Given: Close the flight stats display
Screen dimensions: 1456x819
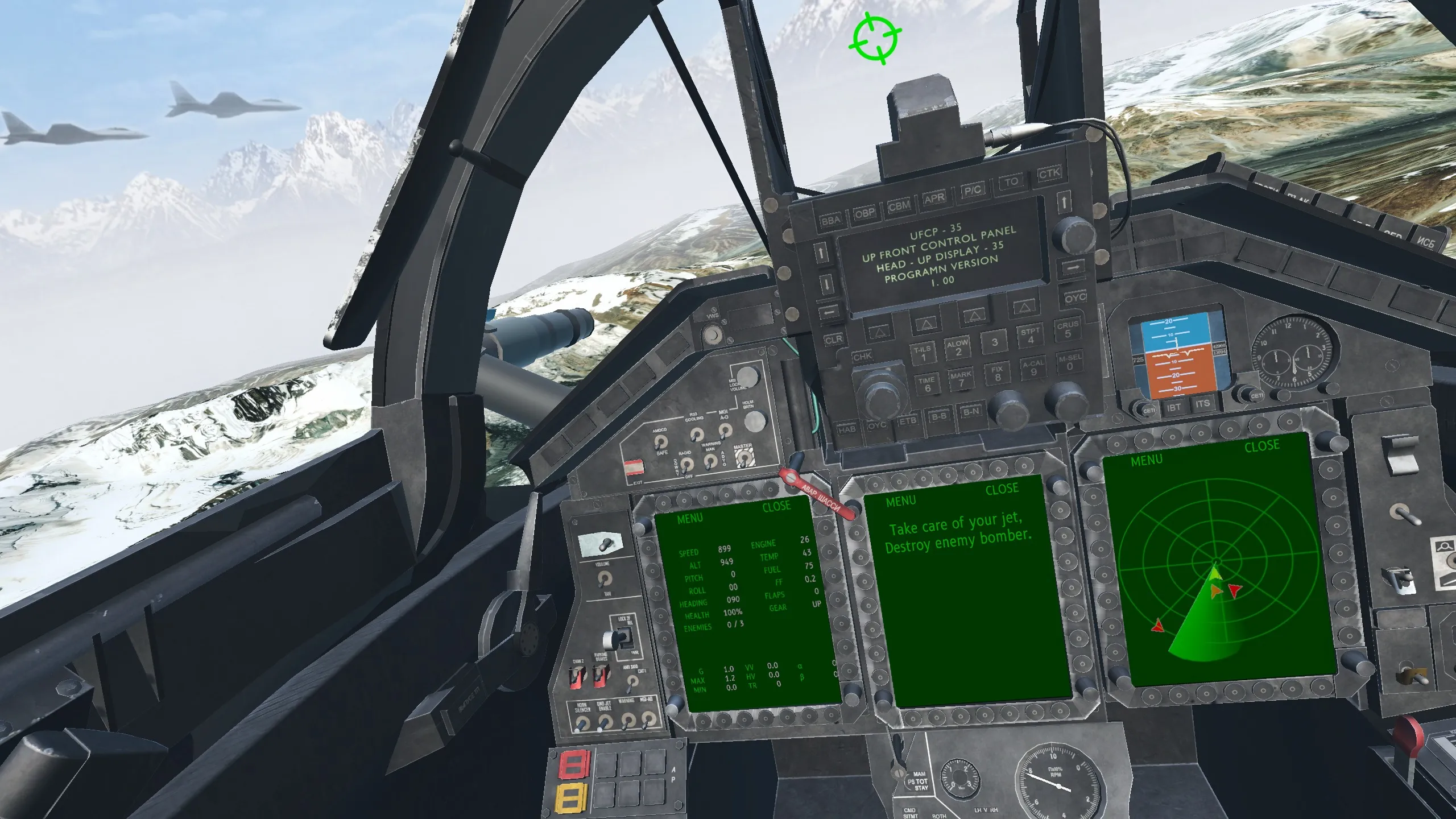Looking at the screenshot, I should (776, 506).
